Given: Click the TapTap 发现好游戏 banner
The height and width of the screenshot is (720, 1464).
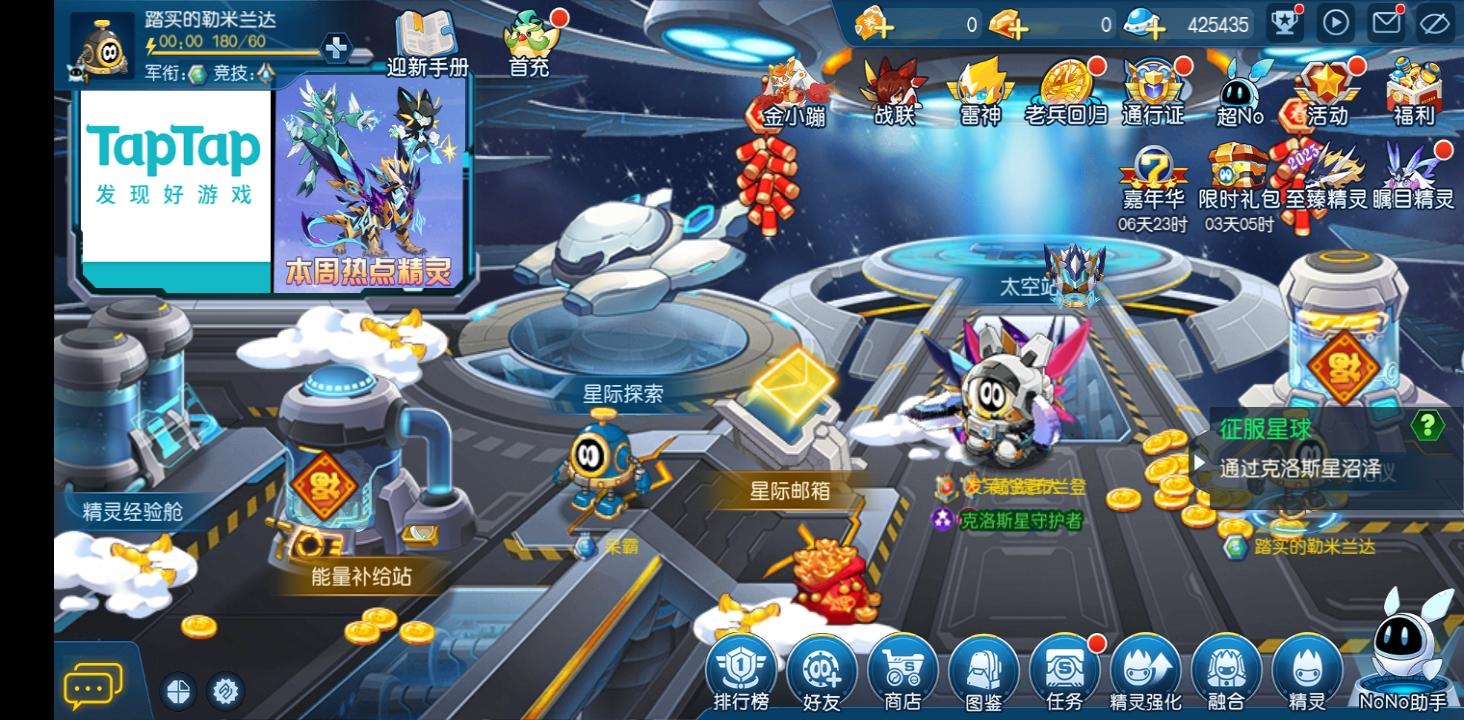Looking at the screenshot, I should 172,170.
